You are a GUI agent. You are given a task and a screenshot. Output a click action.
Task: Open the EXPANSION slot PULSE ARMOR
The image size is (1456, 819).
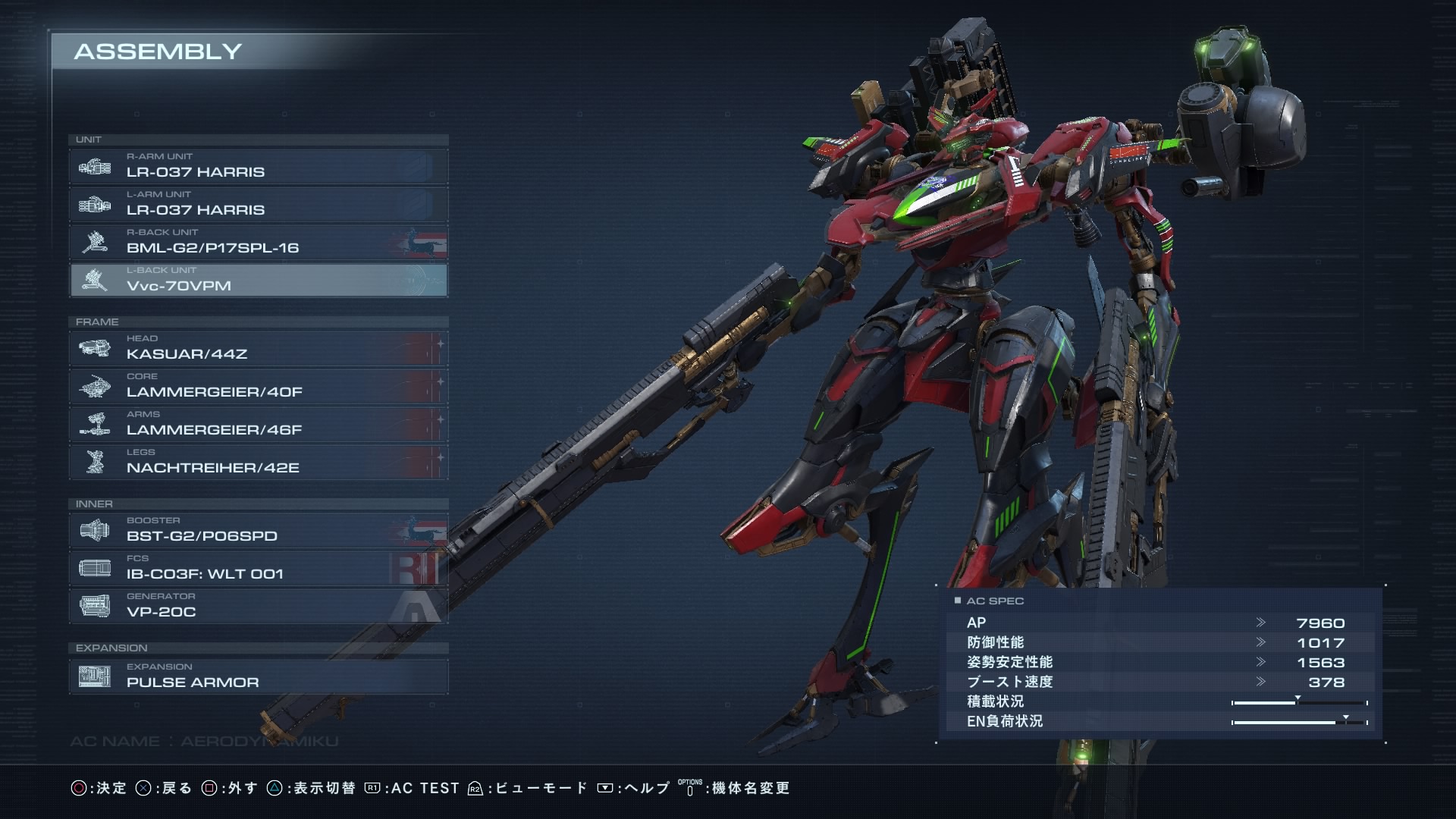(258, 676)
